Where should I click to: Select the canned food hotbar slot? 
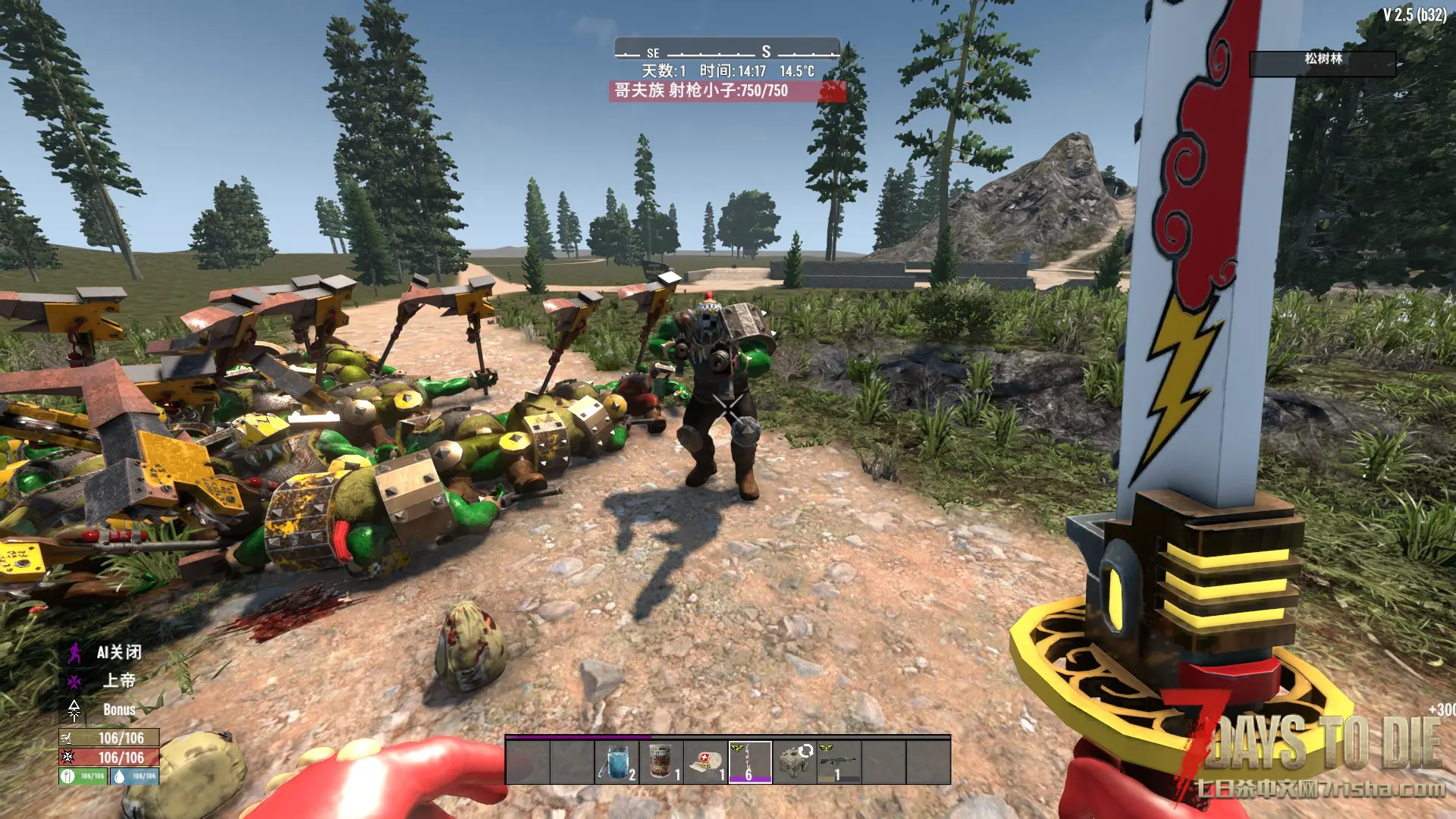tap(661, 762)
